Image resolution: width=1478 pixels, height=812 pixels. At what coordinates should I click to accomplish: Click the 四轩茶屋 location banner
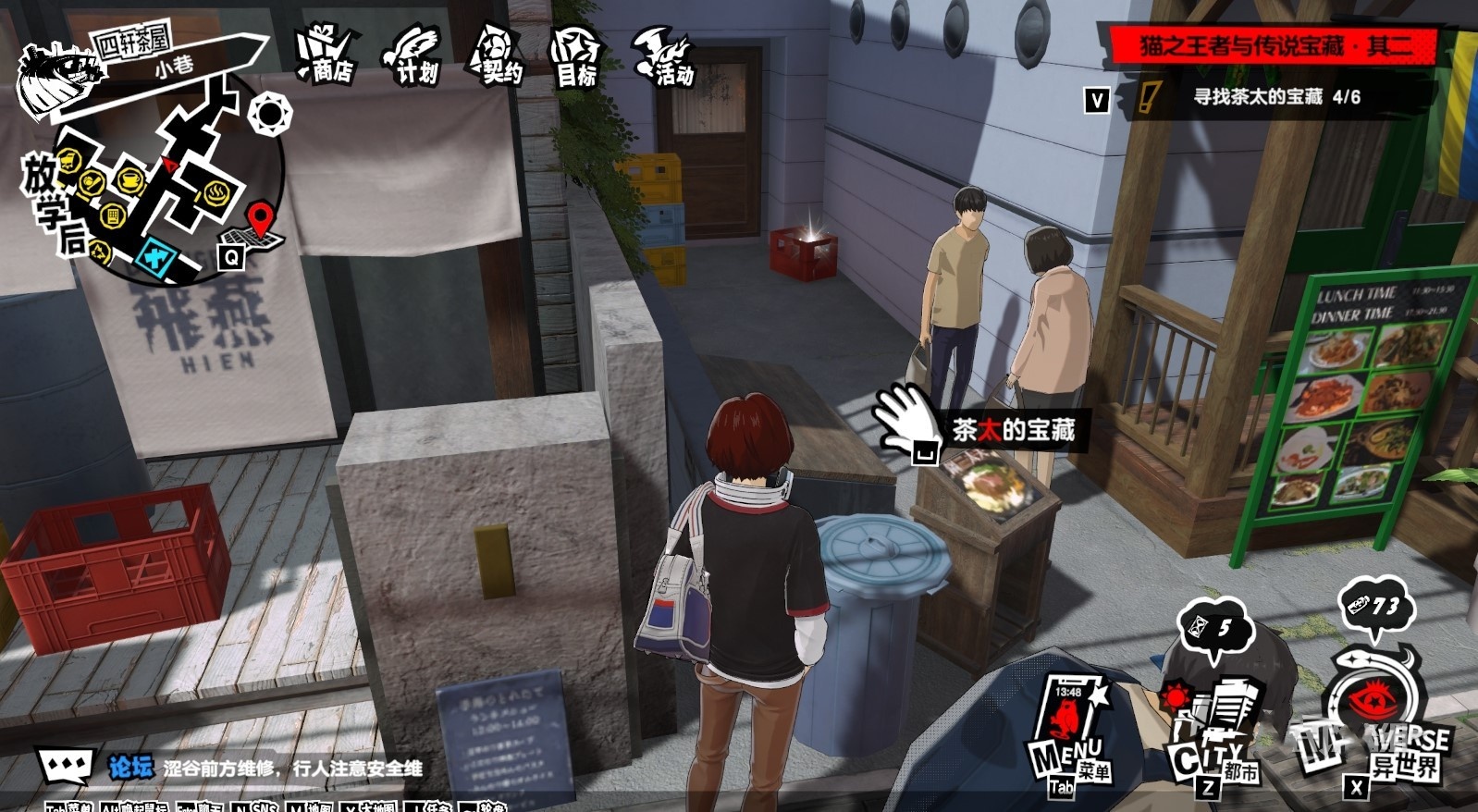(x=134, y=42)
